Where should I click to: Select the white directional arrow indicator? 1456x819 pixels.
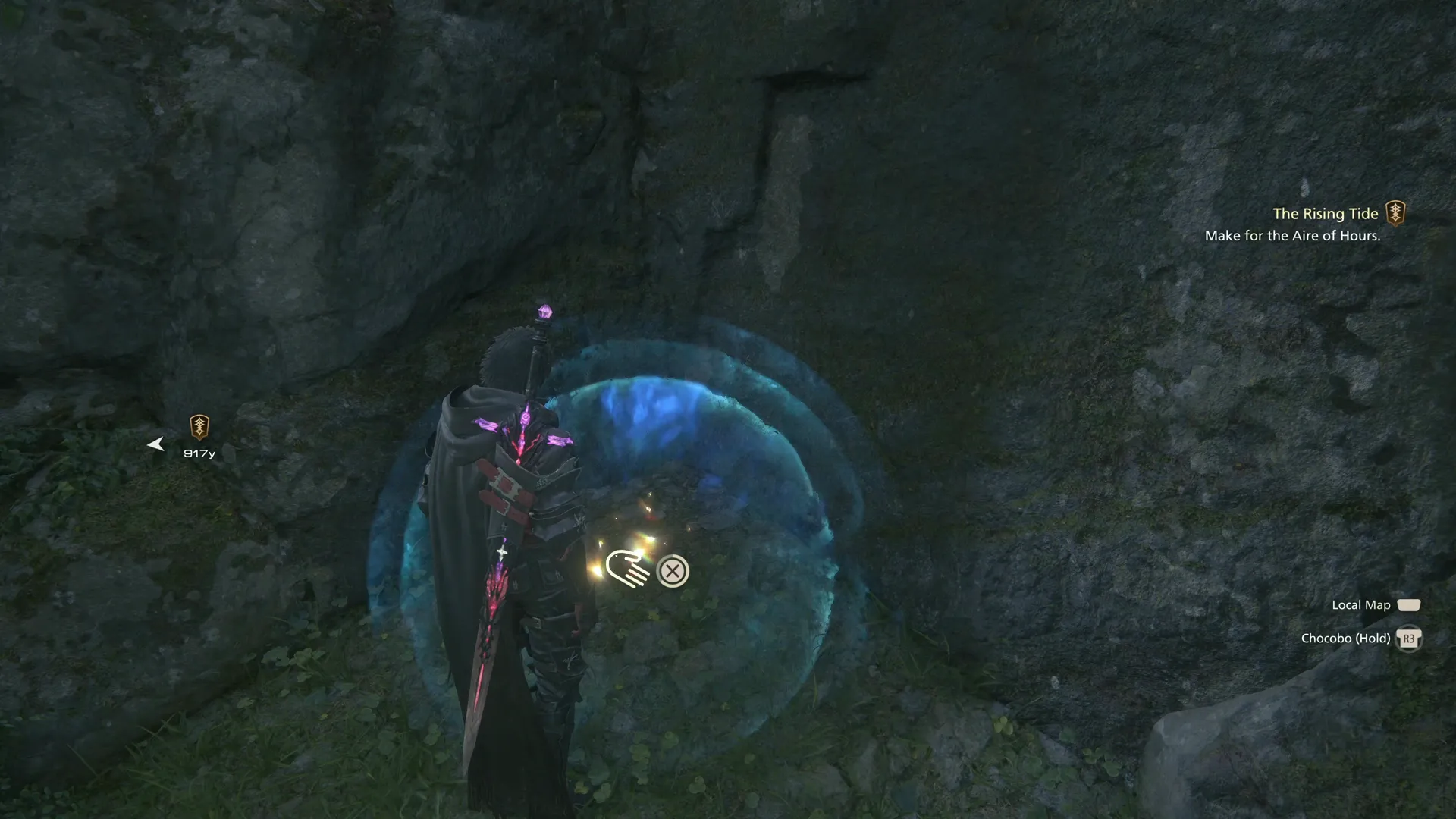point(156,444)
